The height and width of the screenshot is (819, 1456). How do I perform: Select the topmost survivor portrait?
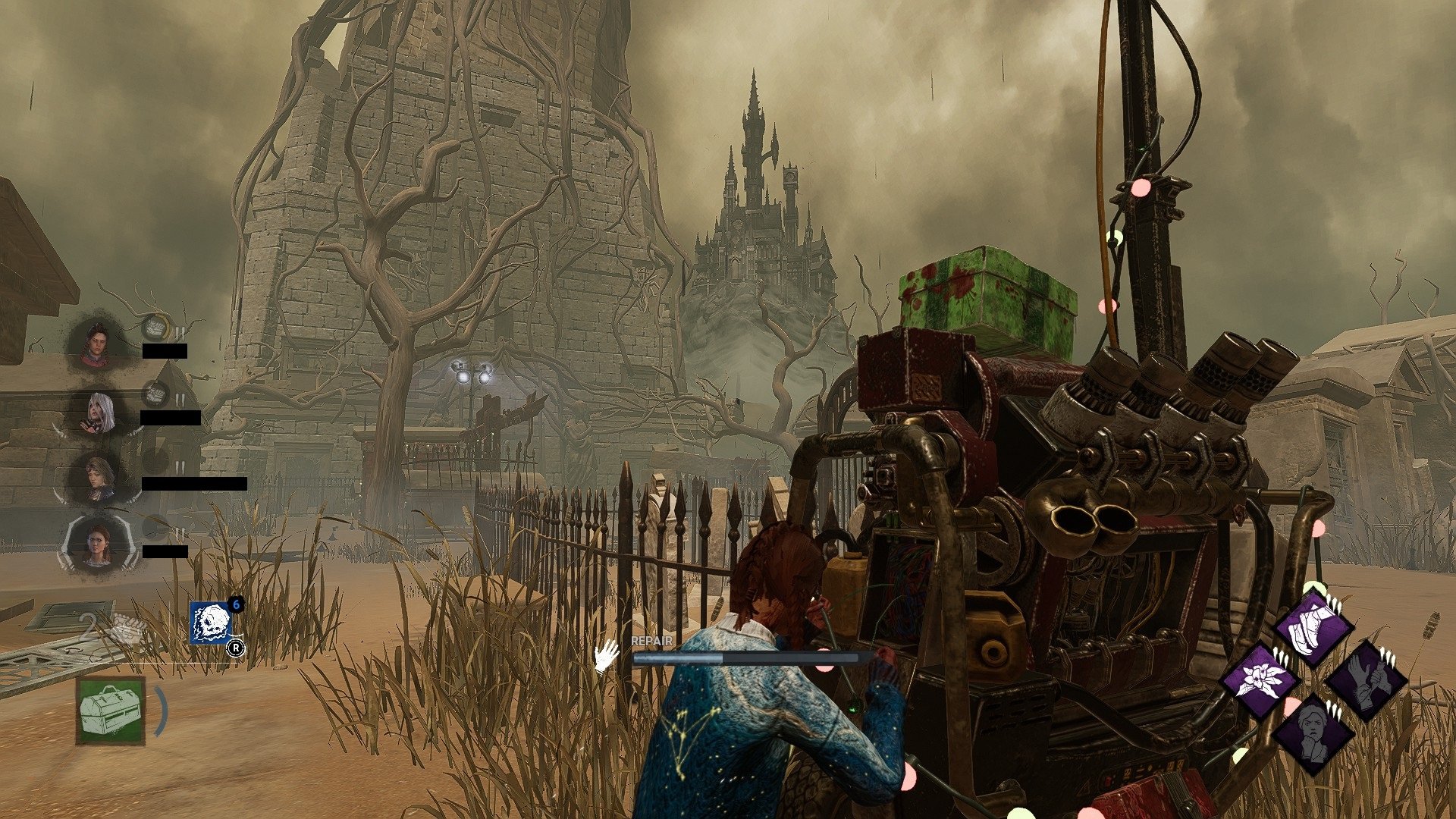[x=98, y=344]
